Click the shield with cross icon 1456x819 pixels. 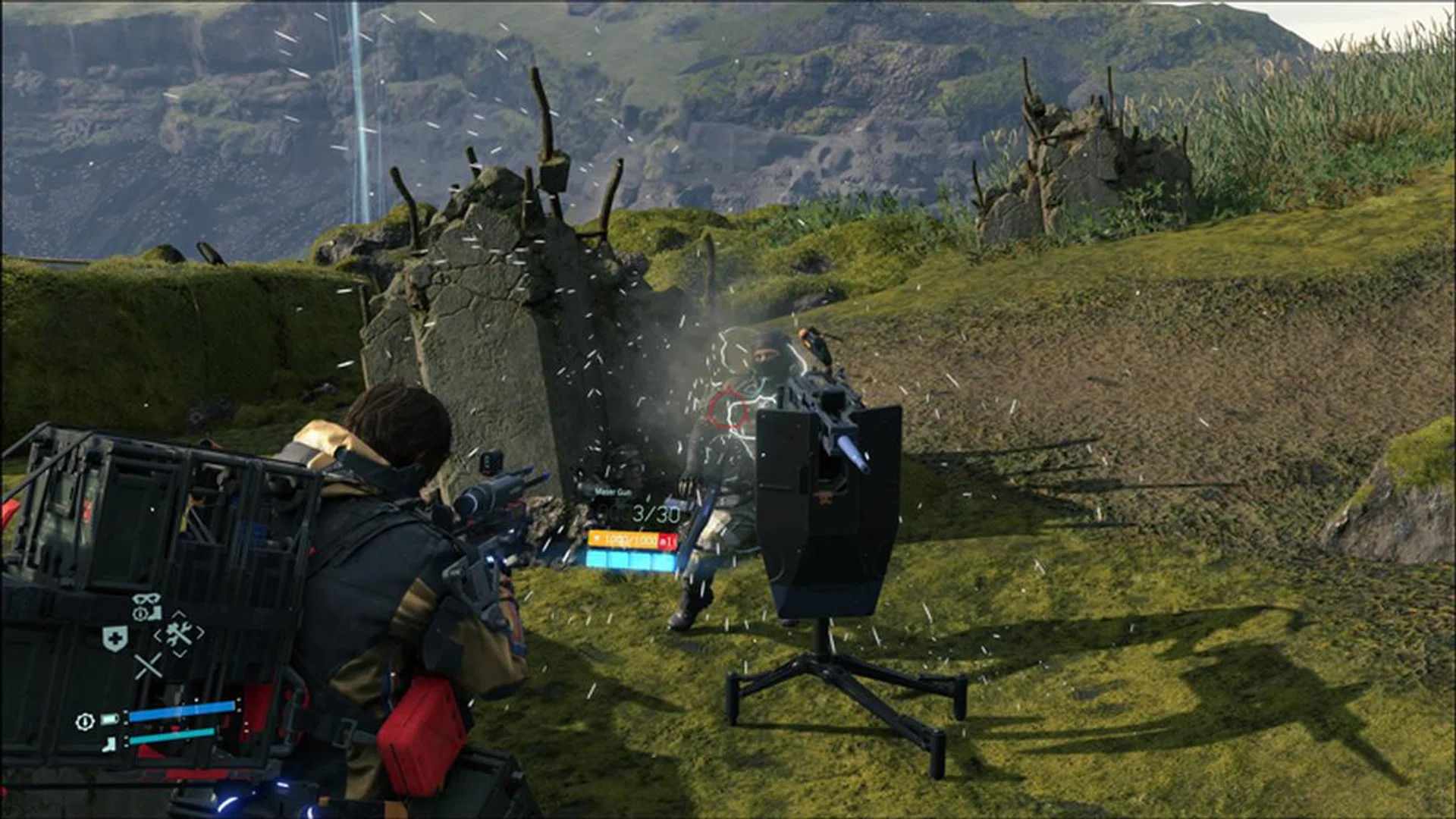pos(115,639)
